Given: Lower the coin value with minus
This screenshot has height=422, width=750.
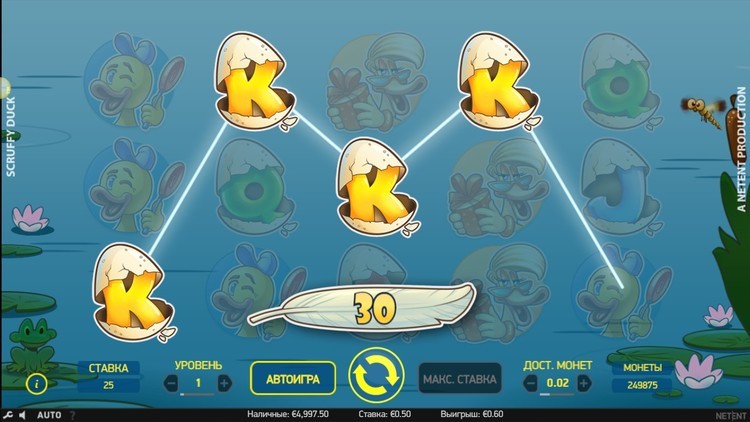Looking at the screenshot, I should tap(529, 383).
